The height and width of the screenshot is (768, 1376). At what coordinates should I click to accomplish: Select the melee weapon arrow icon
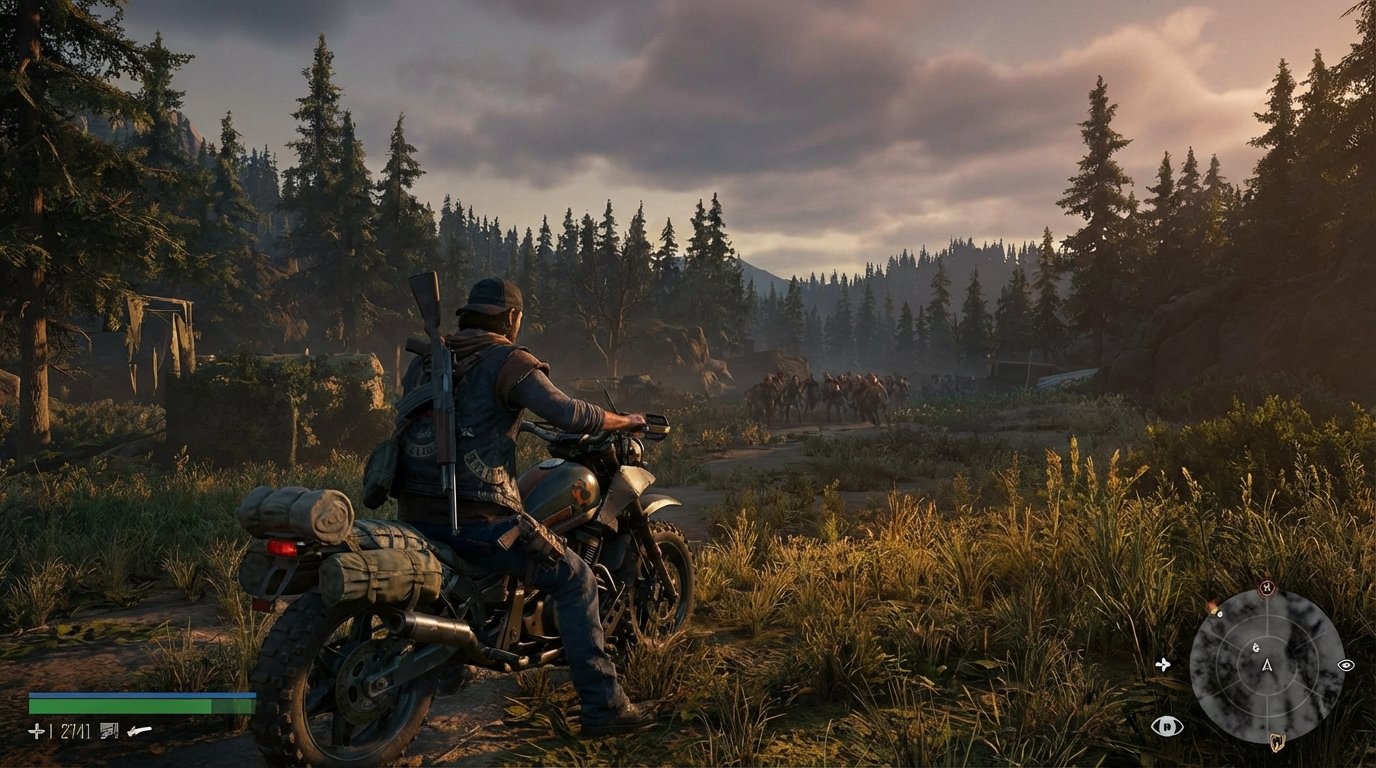[139, 730]
